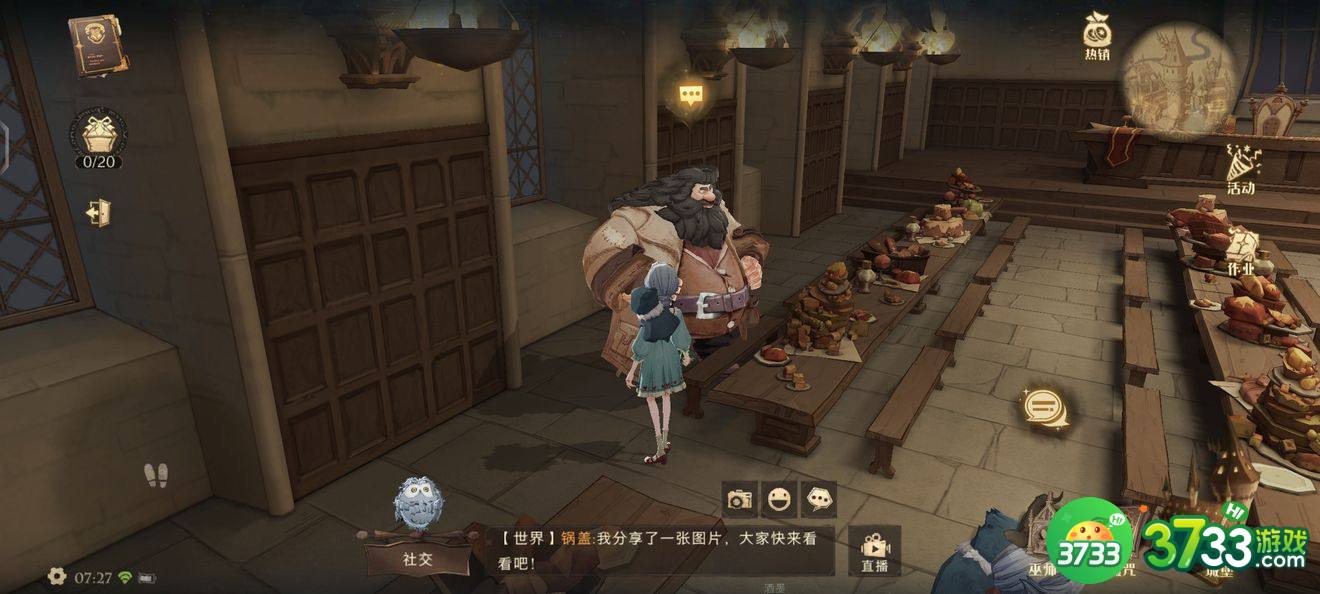
Task: Open settings with the gear icon
Action: click(x=57, y=576)
